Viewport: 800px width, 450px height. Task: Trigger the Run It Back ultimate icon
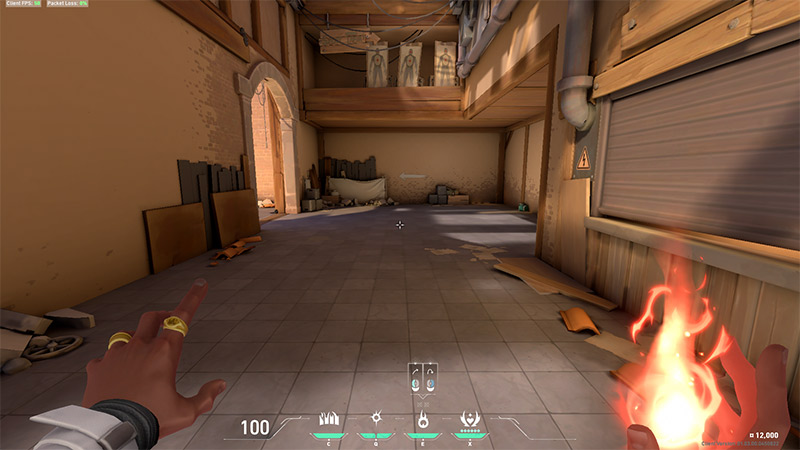pyautogui.click(x=468, y=419)
